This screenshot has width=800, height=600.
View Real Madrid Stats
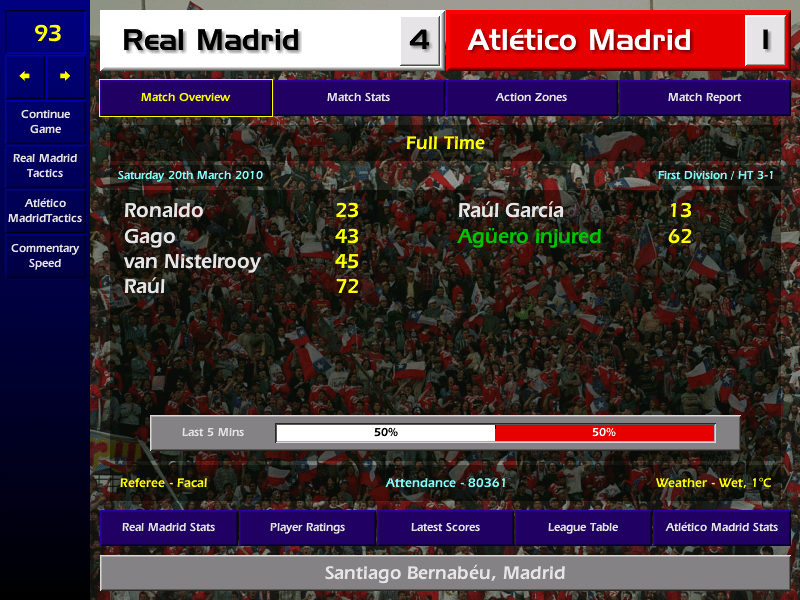coord(168,527)
